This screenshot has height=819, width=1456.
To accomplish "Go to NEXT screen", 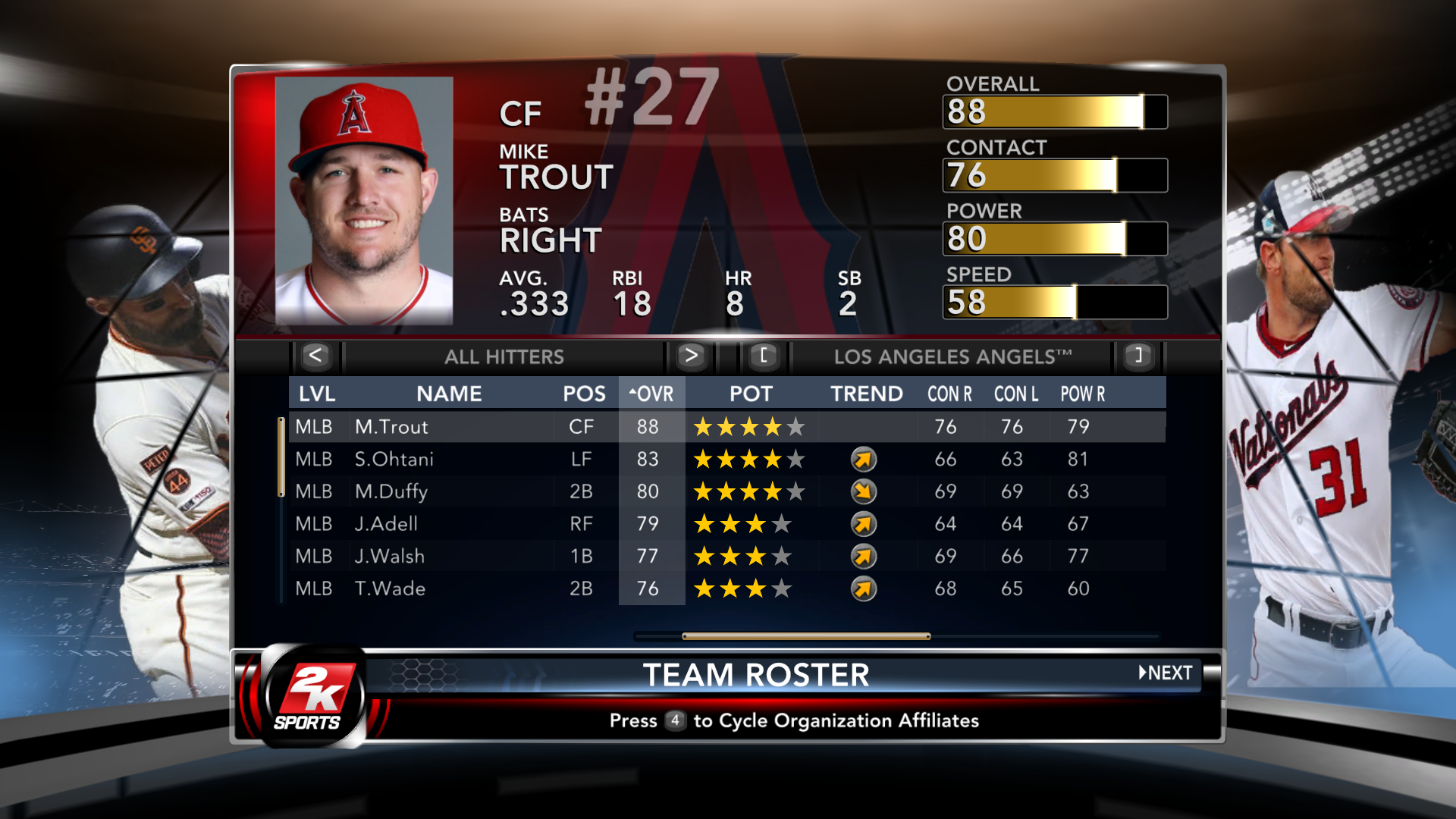I will 1166,673.
